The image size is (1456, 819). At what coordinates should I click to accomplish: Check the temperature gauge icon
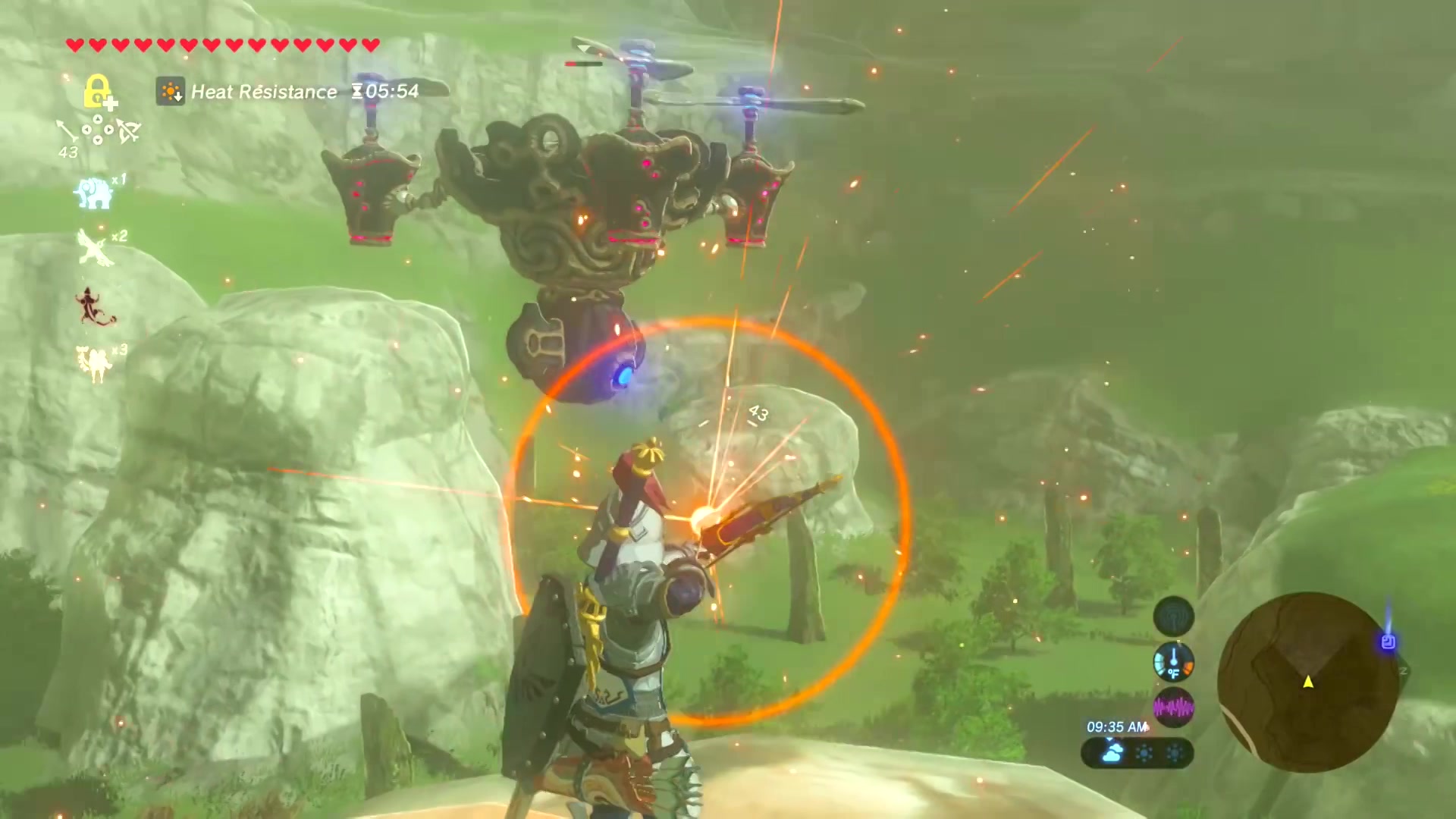pyautogui.click(x=1173, y=662)
